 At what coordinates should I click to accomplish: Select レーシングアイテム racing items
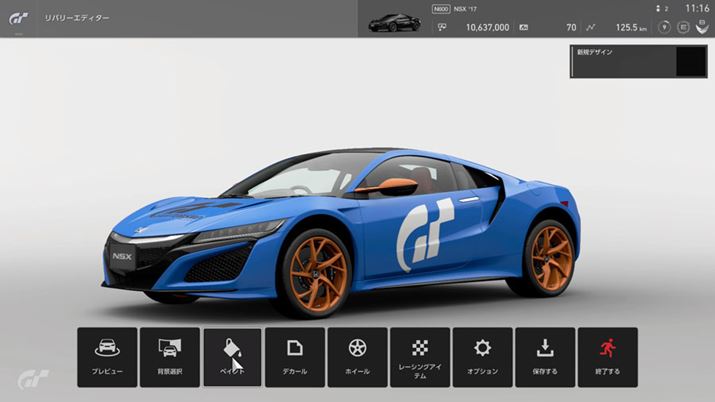(x=420, y=357)
